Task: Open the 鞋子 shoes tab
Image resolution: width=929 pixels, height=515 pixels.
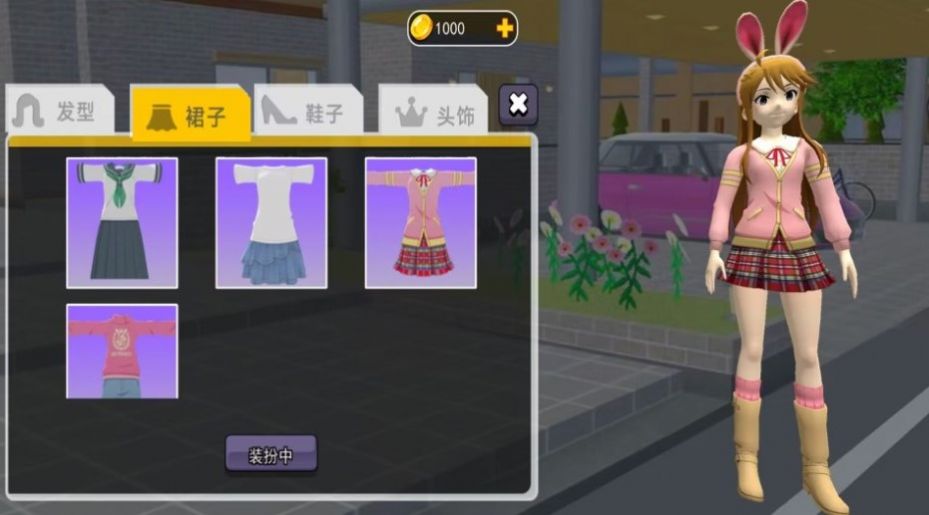Action: (x=305, y=112)
